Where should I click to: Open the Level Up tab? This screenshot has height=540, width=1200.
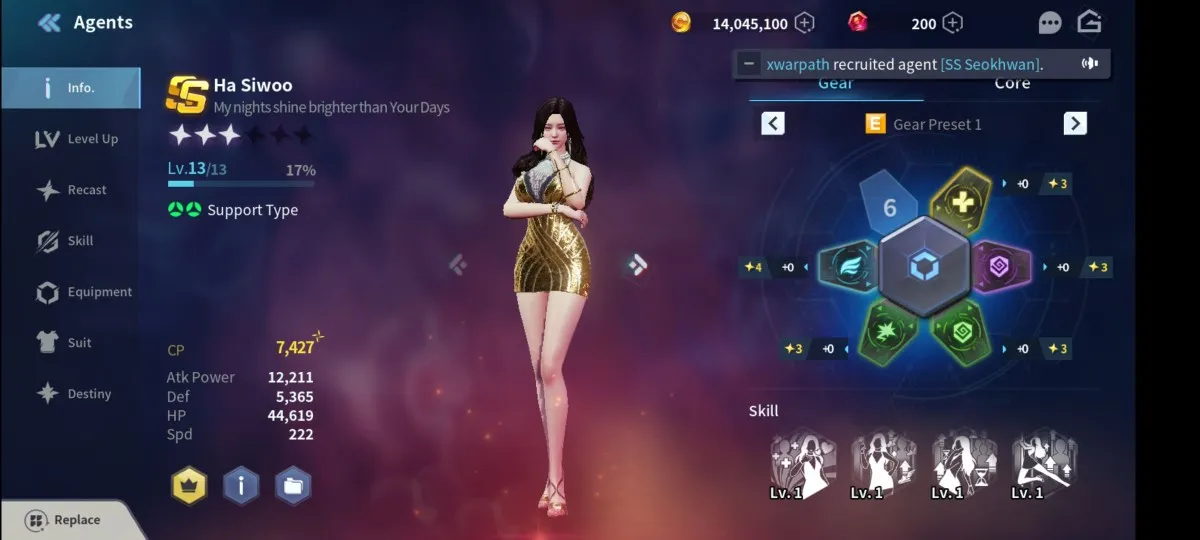(x=77, y=139)
